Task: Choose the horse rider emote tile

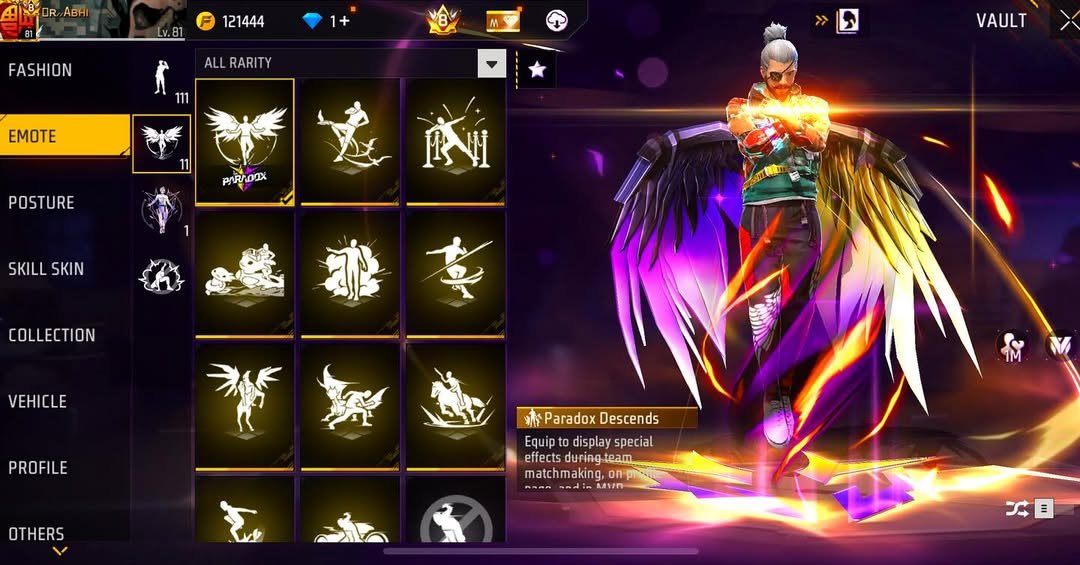Action: click(x=455, y=404)
